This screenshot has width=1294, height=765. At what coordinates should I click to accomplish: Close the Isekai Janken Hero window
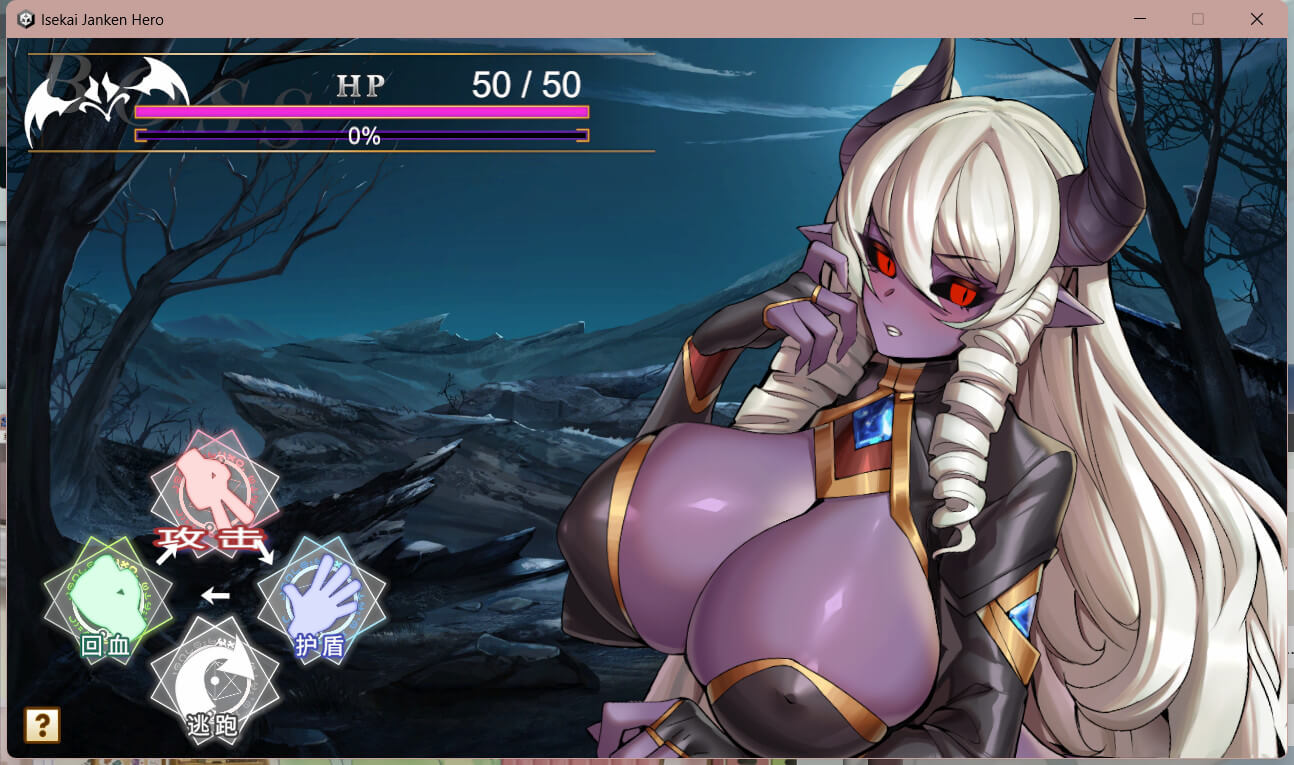tap(1257, 19)
